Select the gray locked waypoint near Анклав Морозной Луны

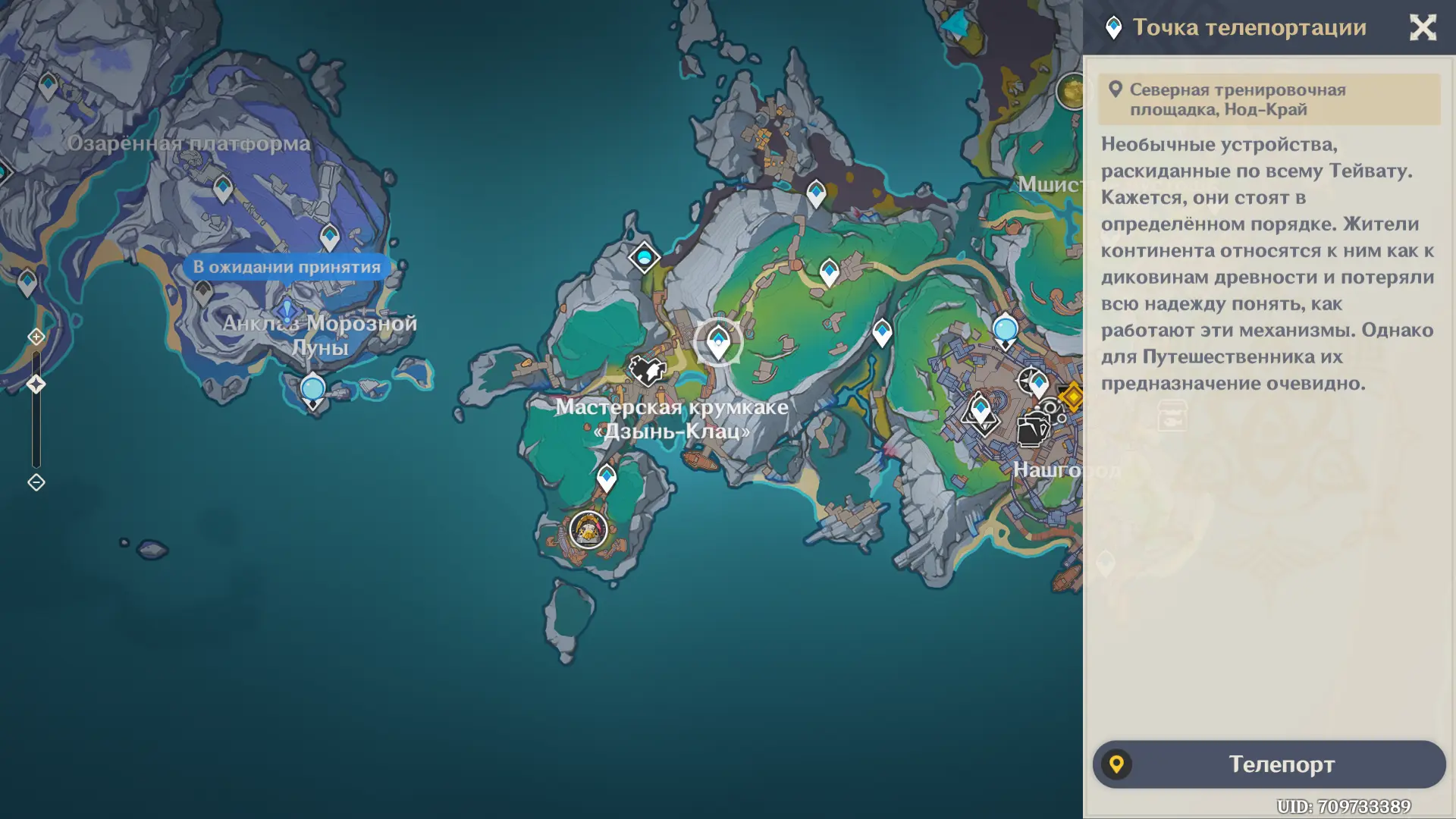202,291
